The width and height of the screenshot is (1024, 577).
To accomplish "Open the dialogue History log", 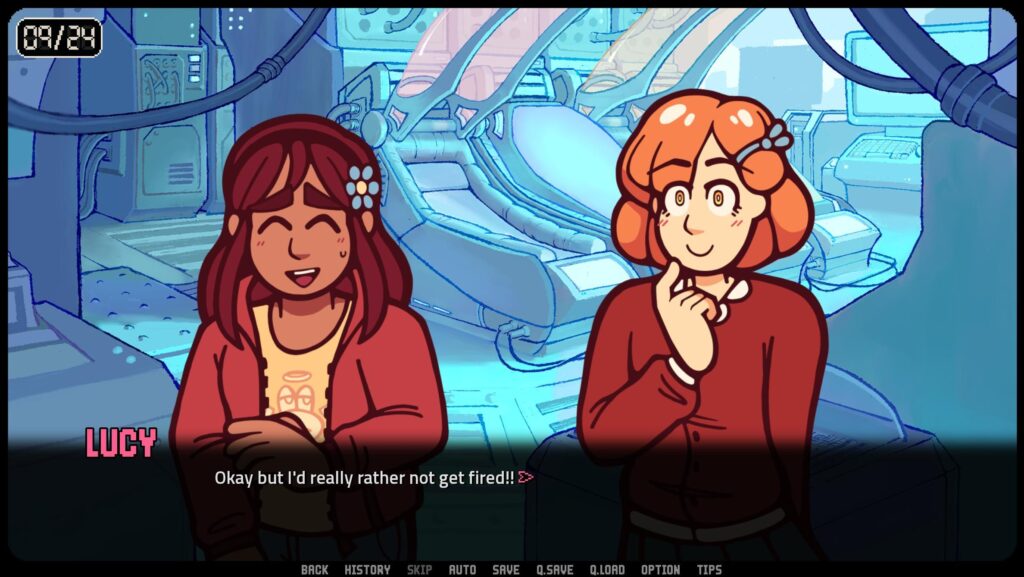I will (367, 570).
